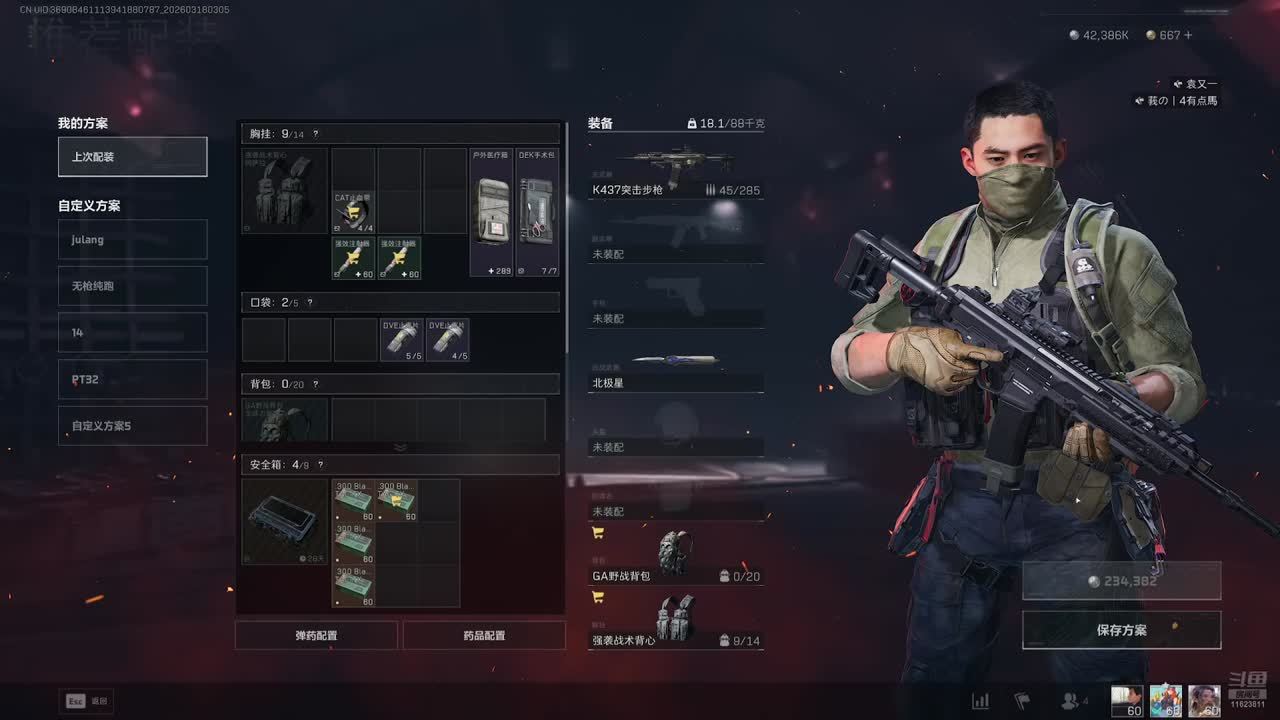
Task: Open 弹药配置 ammo configuration
Action: tap(316, 635)
